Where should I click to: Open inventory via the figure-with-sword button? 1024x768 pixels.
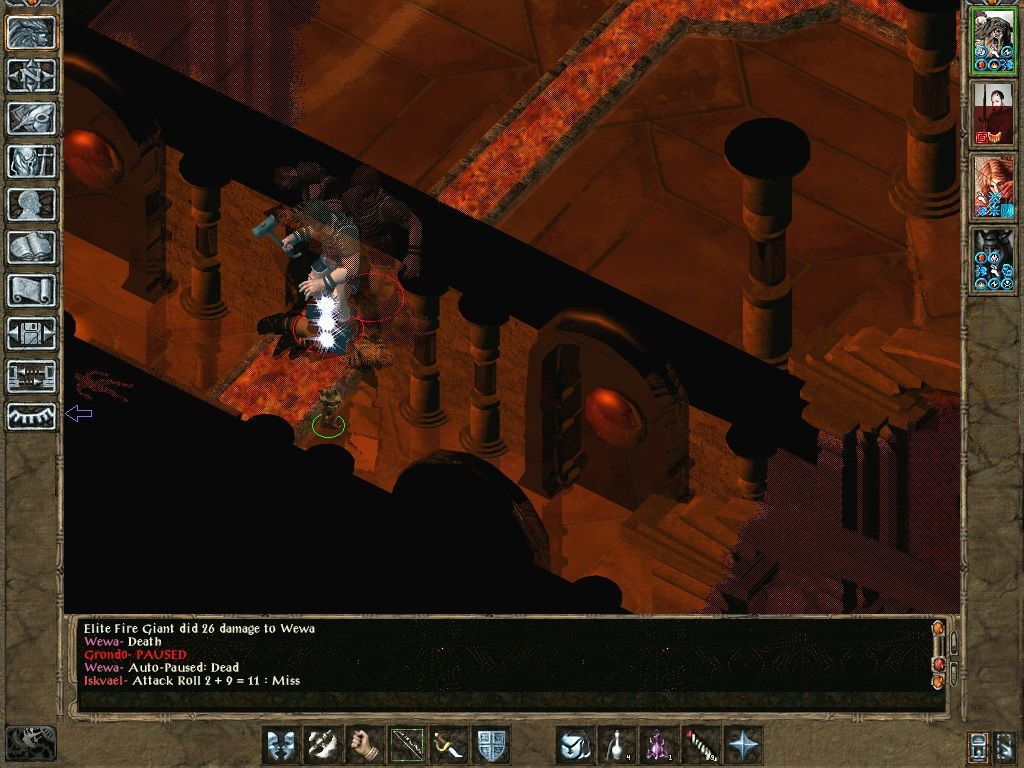click(31, 161)
